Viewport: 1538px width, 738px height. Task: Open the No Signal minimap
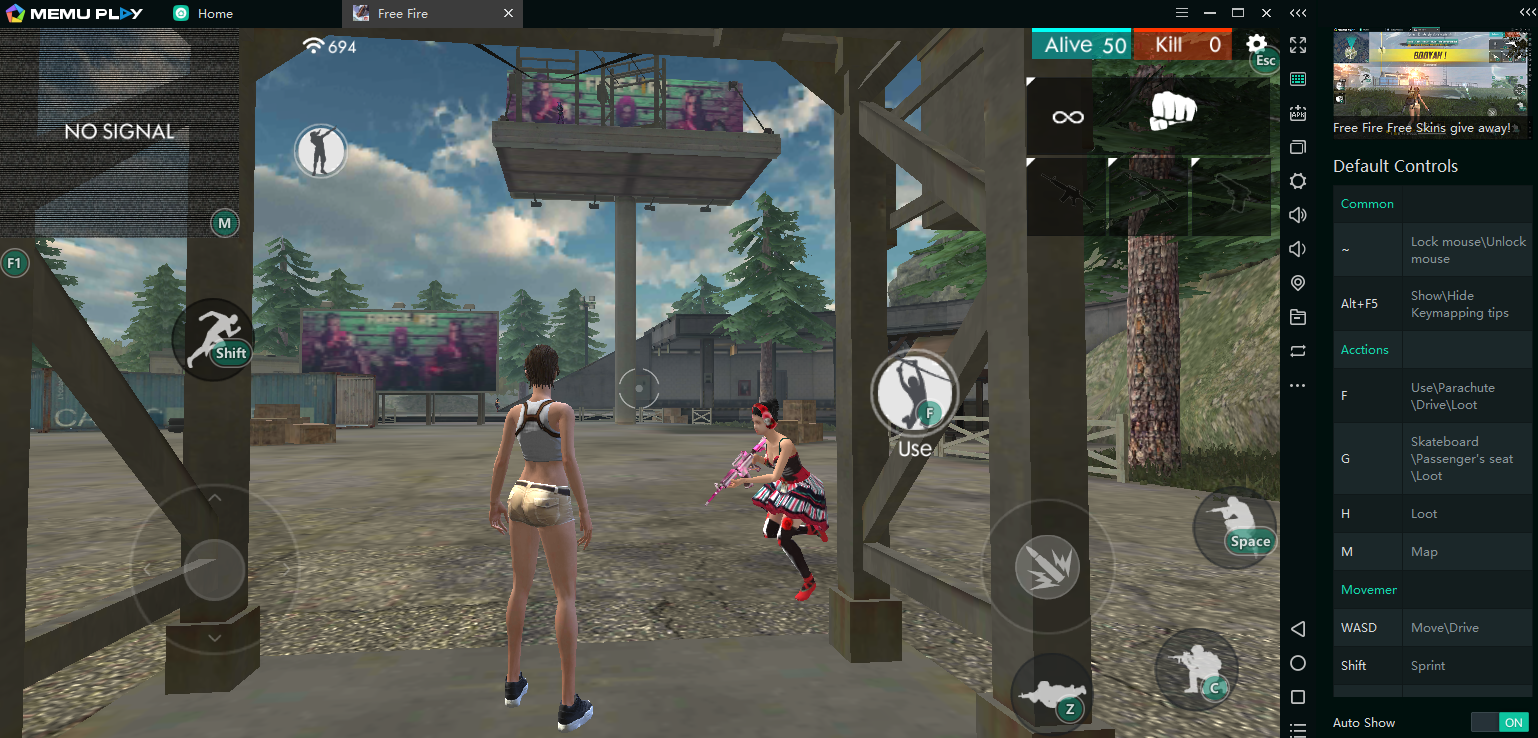coord(119,131)
